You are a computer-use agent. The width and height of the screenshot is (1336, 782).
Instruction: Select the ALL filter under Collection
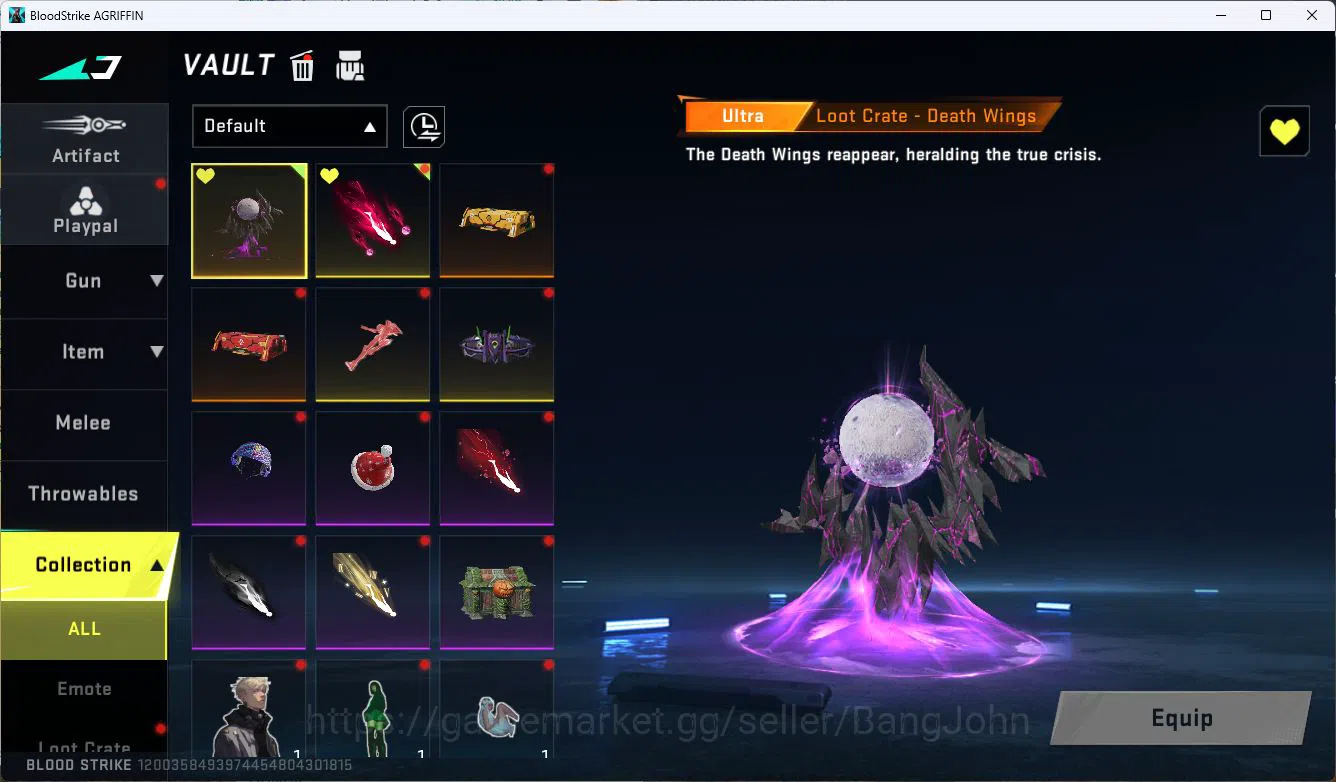click(85, 628)
